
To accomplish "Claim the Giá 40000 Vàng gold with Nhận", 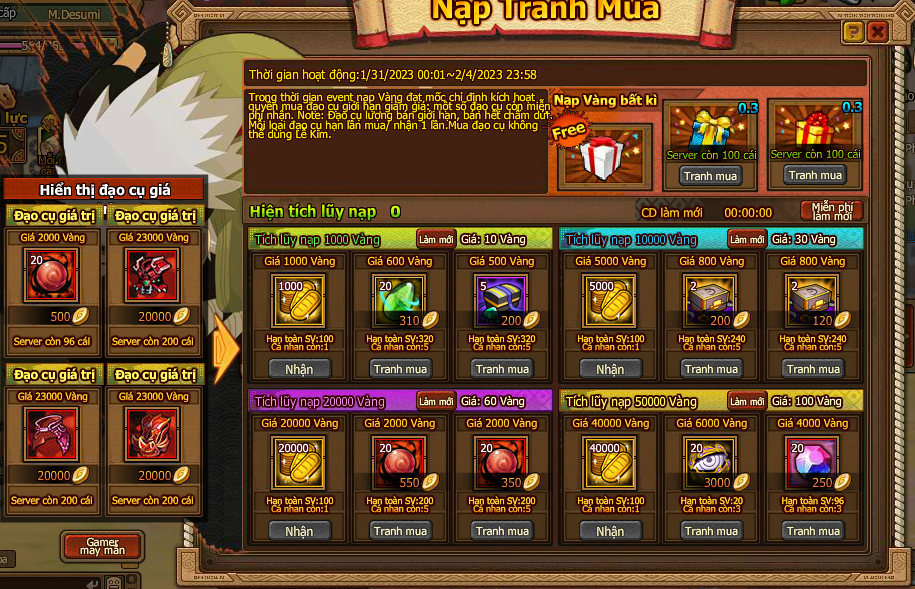I will [610, 531].
